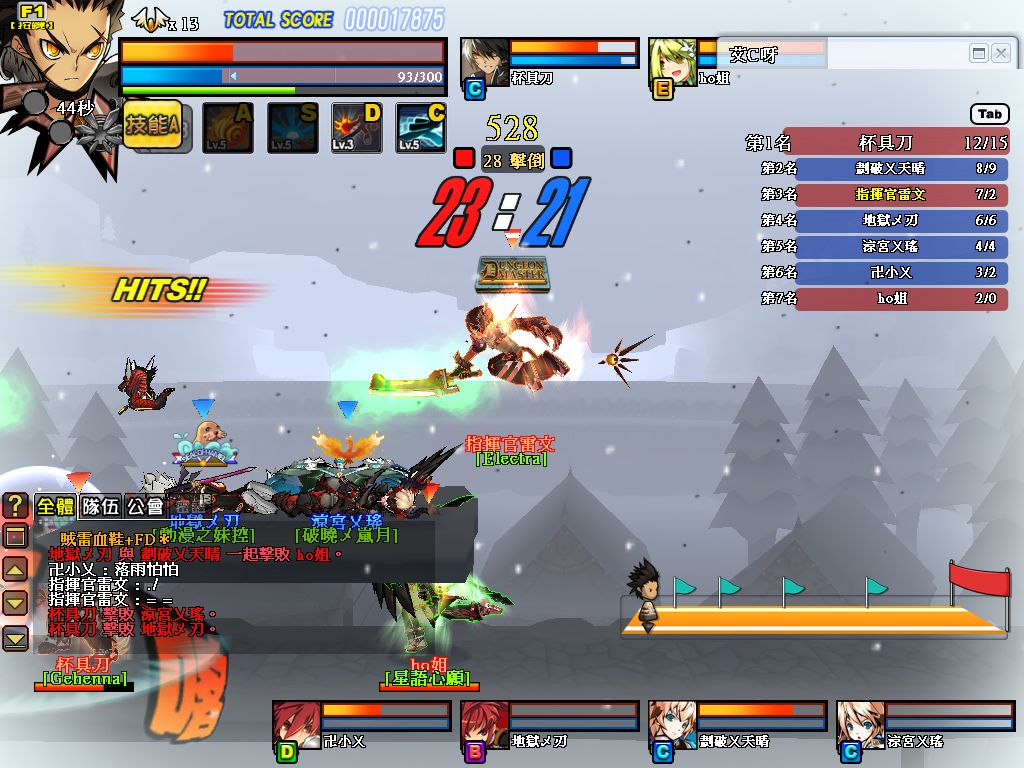The height and width of the screenshot is (768, 1024).
Task: Switch to the 隊伍 chat tab
Action: click(100, 506)
